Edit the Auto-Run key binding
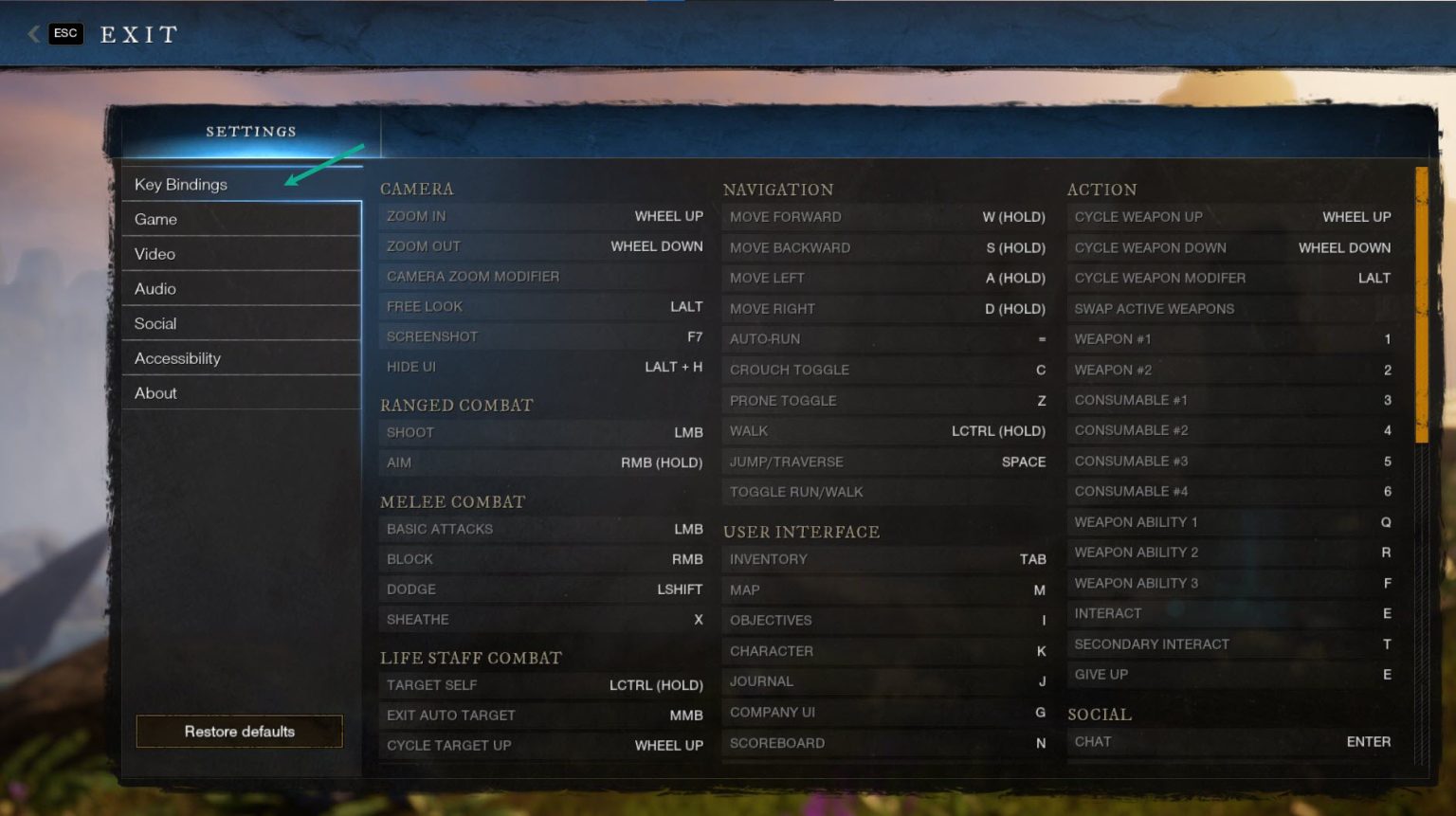 click(886, 338)
